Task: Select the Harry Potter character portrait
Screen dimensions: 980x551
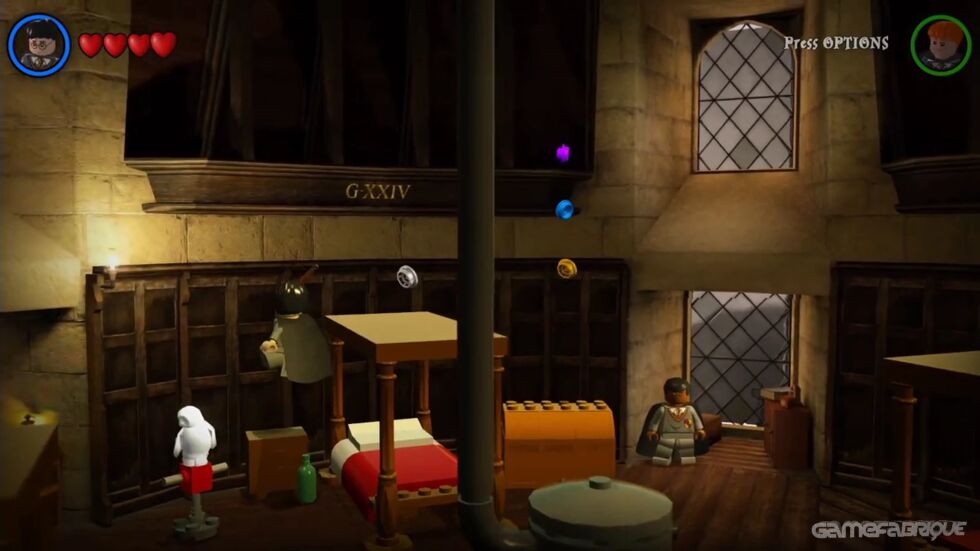Action: tap(39, 45)
